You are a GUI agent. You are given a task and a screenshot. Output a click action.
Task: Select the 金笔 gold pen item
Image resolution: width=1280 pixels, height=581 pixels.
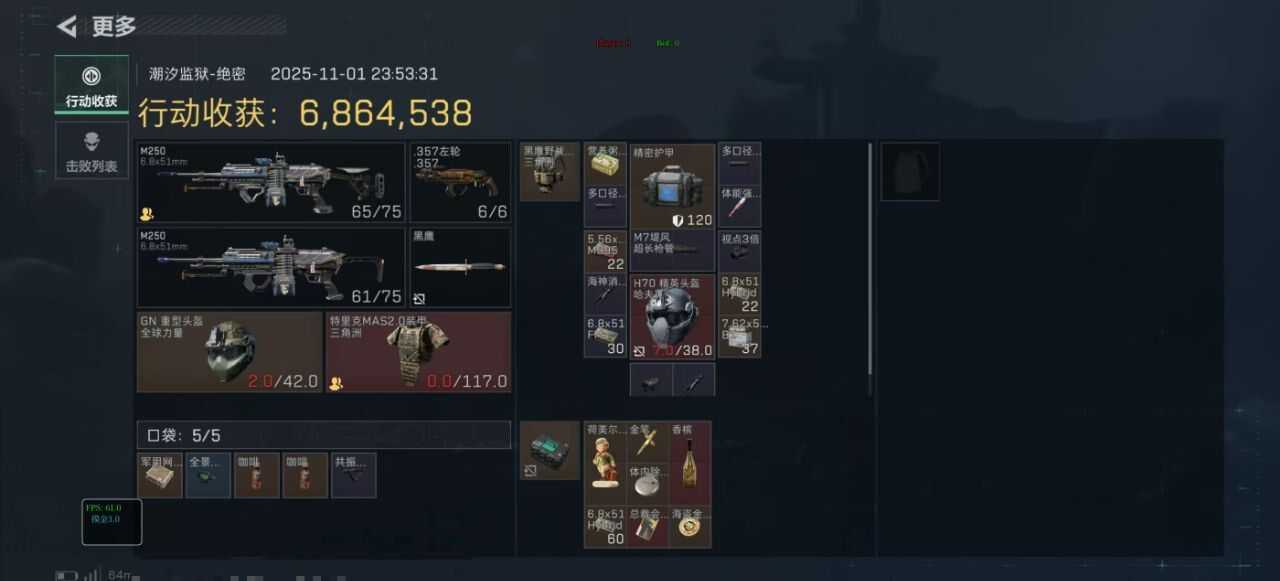pyautogui.click(x=648, y=441)
